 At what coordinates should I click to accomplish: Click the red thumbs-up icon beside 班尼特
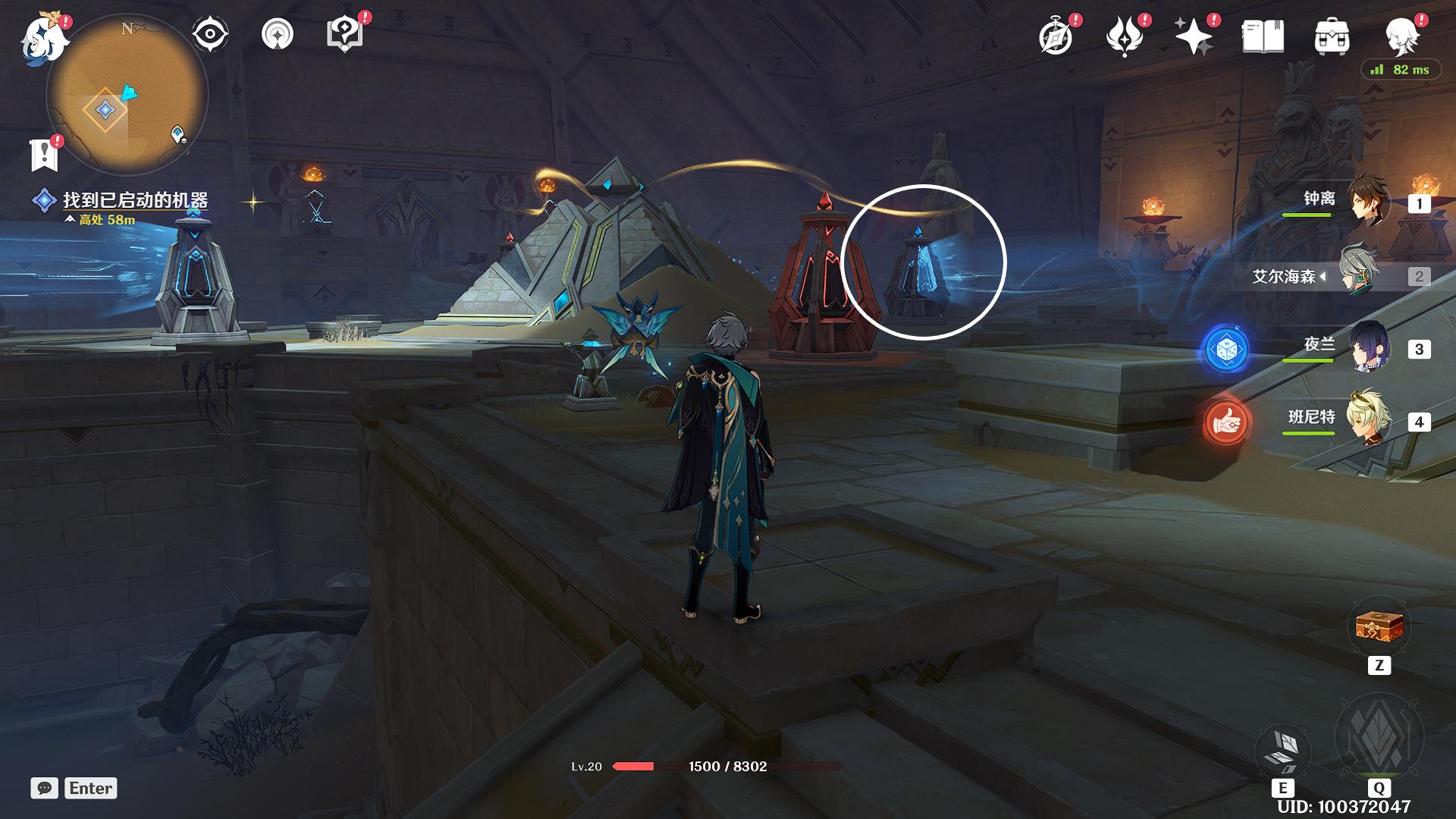[1226, 422]
